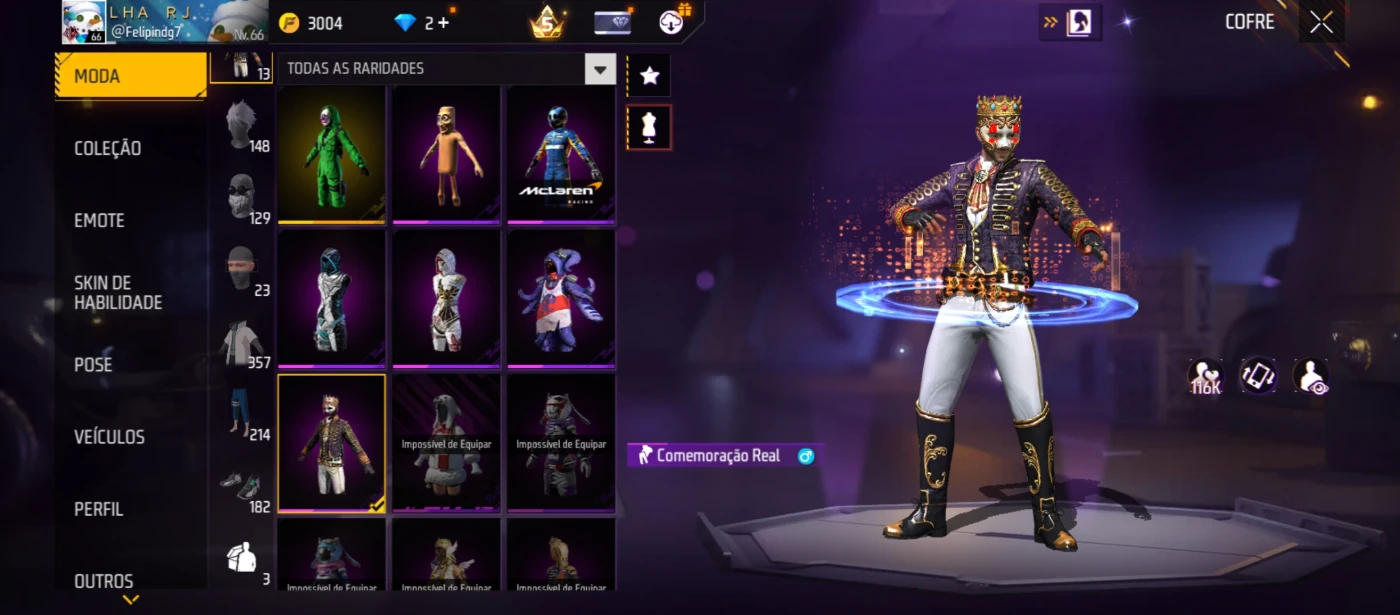The width and height of the screenshot is (1400, 615).
Task: Open the PERFIL category
Action: 98,509
